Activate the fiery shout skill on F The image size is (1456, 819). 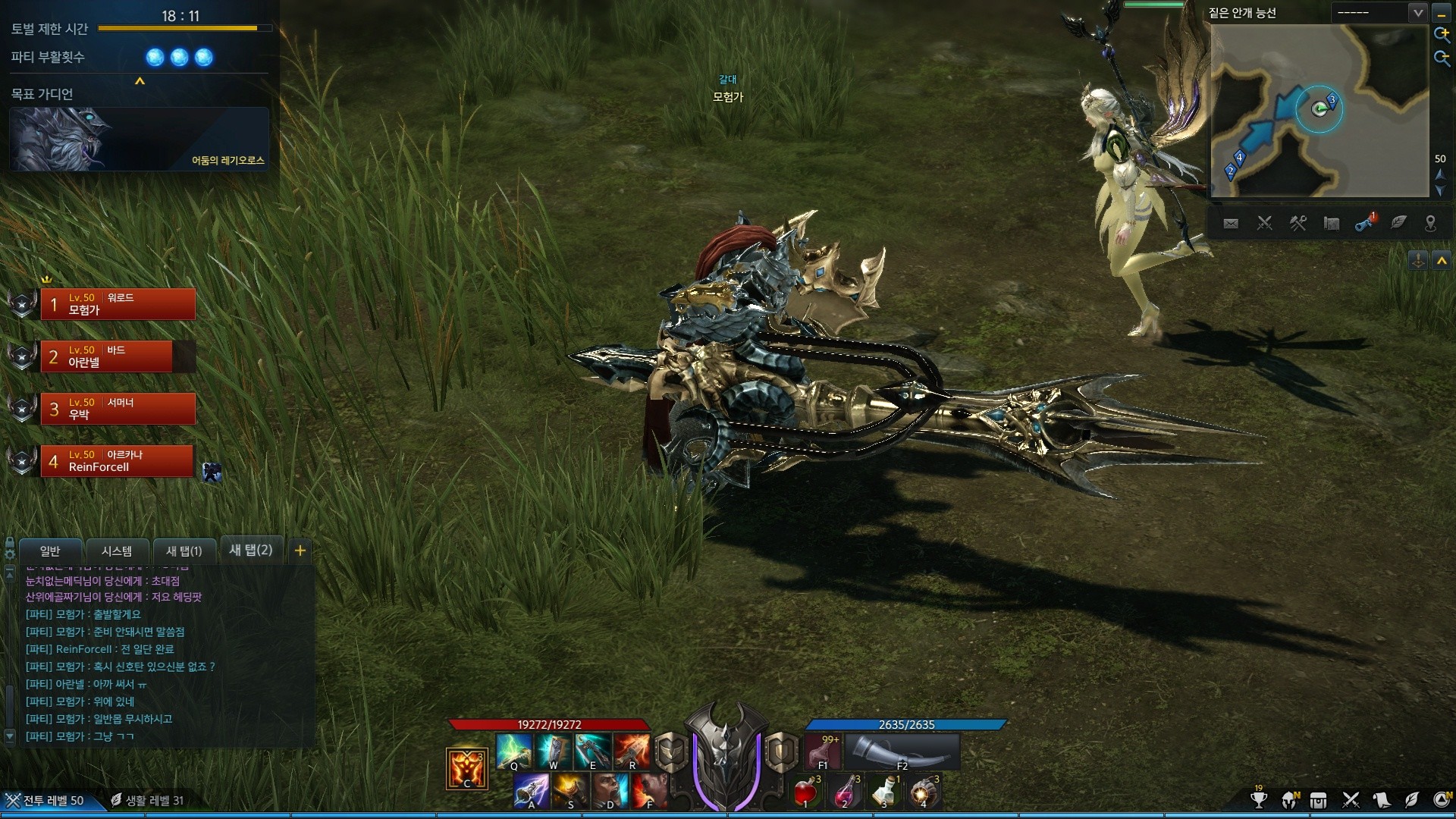click(x=650, y=791)
